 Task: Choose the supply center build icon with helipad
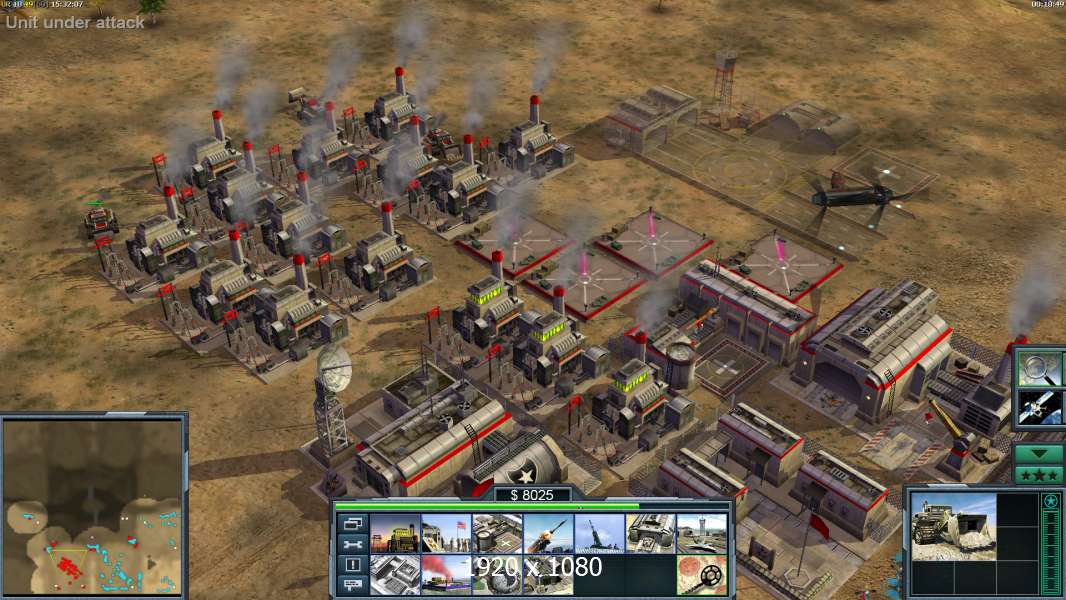tap(497, 534)
